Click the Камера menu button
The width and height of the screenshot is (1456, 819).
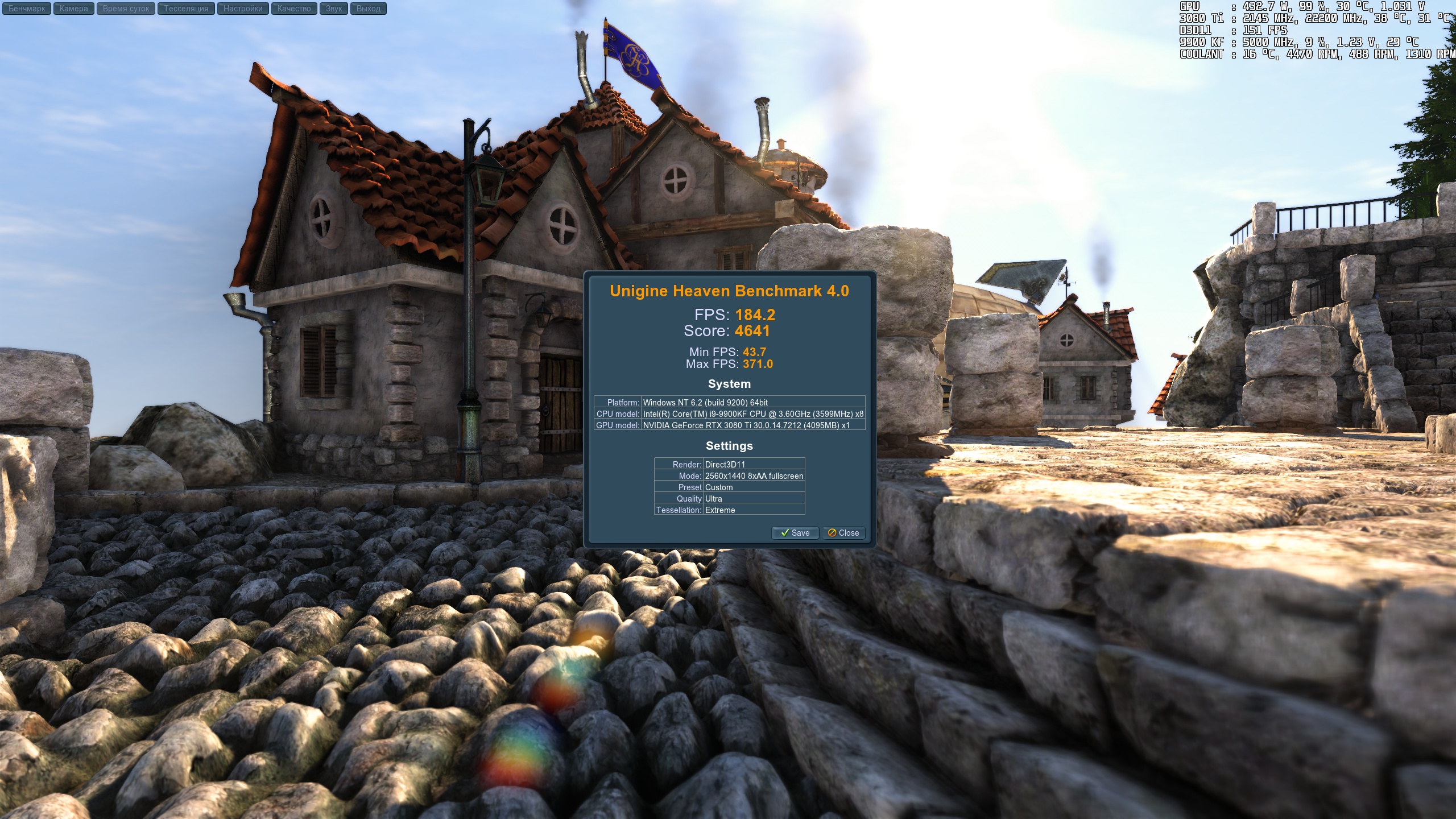tap(74, 9)
